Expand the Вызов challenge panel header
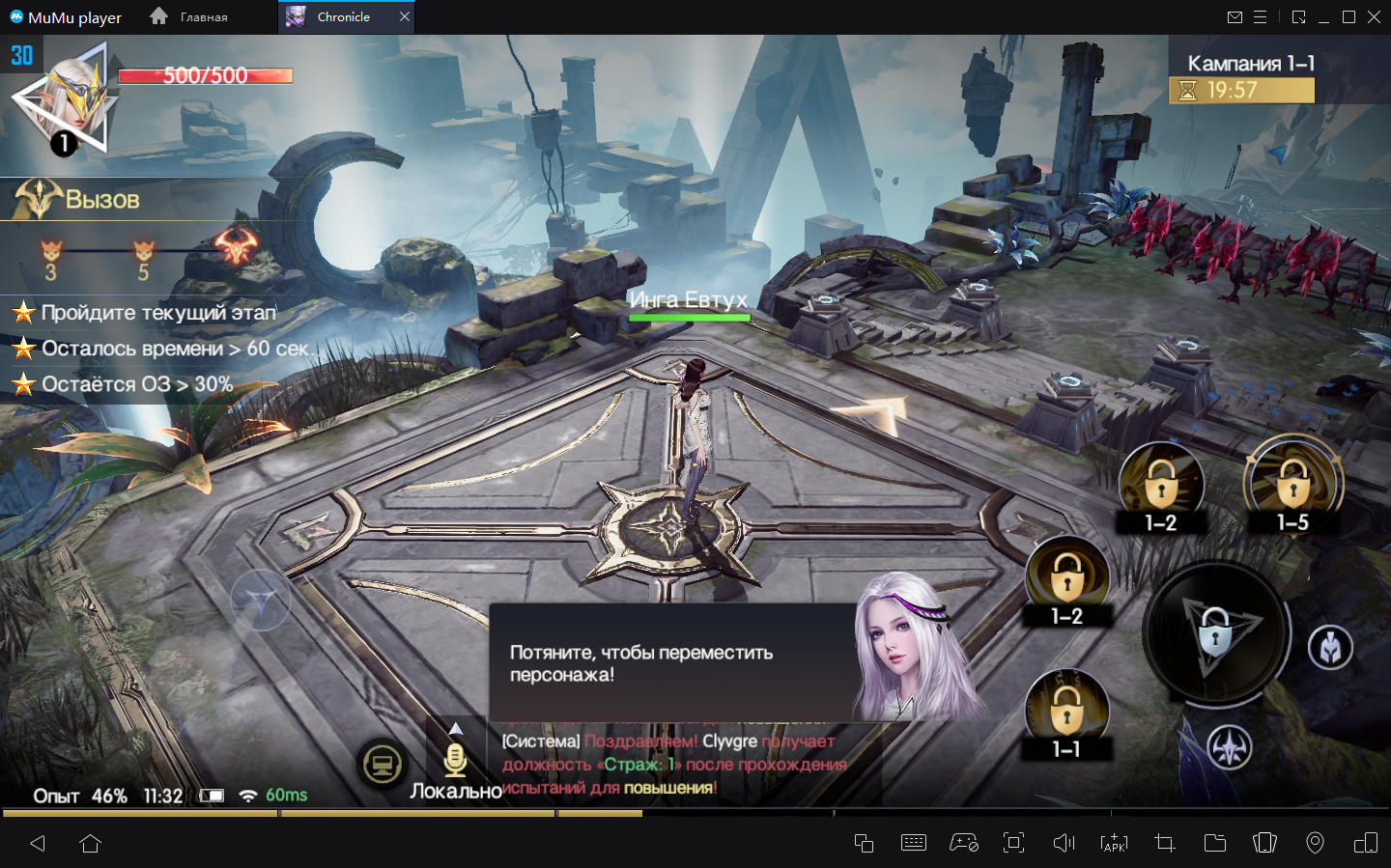 [77, 199]
